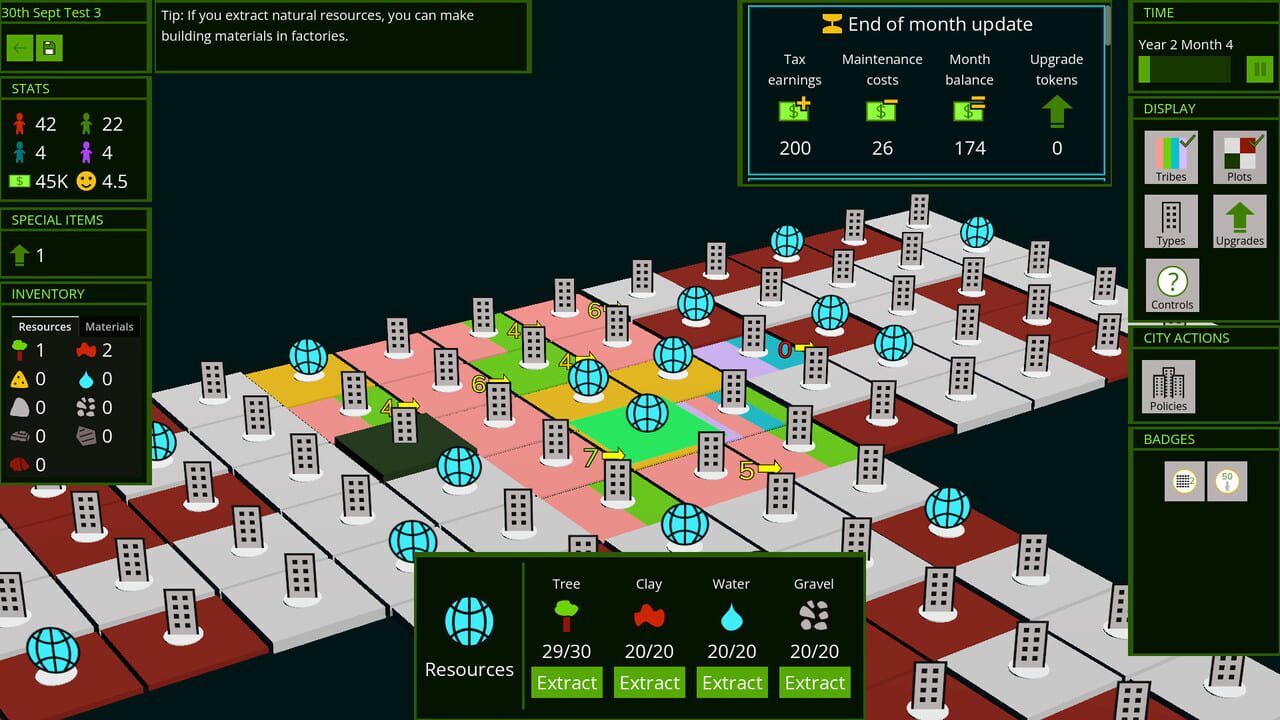Select the Types display mode
The image size is (1280, 720).
[x=1171, y=220]
